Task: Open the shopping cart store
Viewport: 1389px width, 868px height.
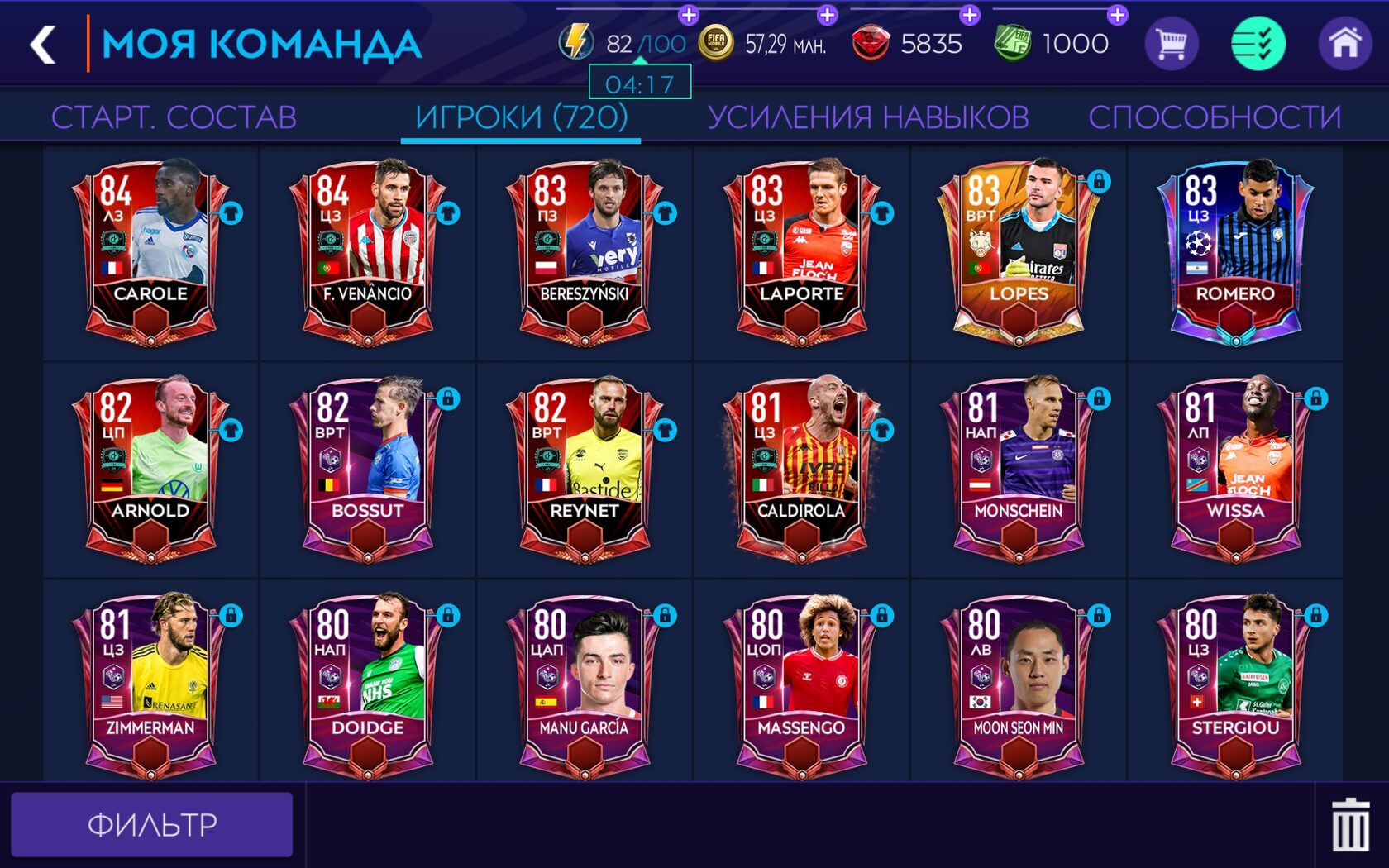Action: tap(1171, 43)
